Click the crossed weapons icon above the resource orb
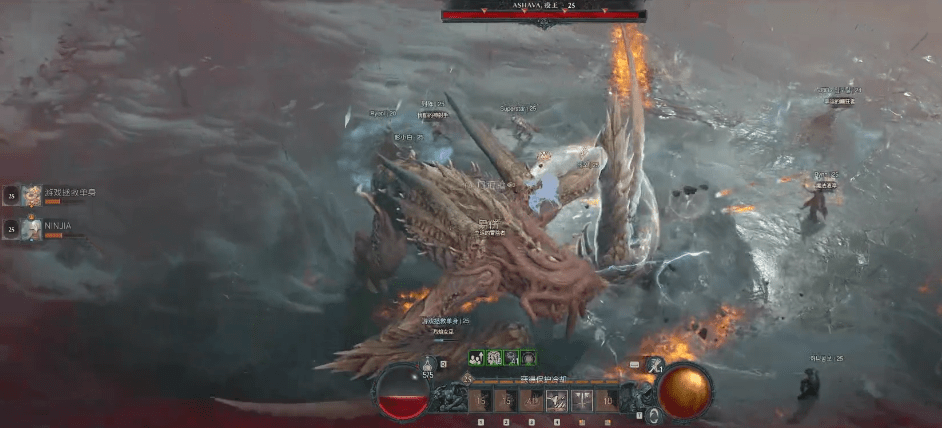Viewport: 942px width, 428px height. click(653, 367)
